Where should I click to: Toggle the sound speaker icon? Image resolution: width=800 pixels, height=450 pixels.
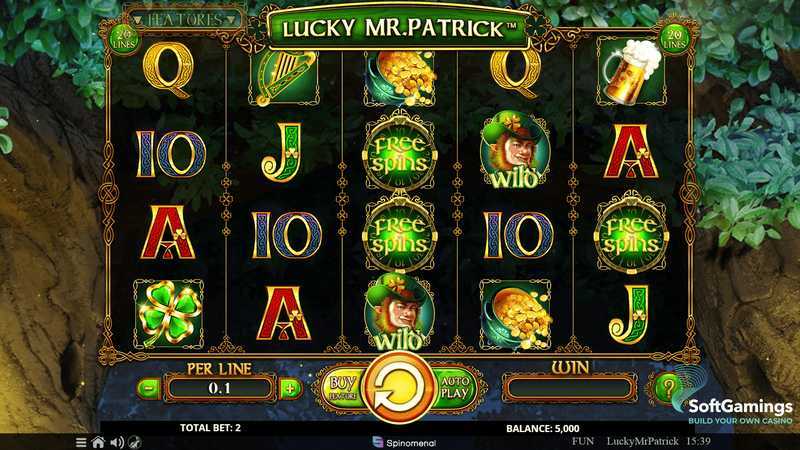click(116, 441)
